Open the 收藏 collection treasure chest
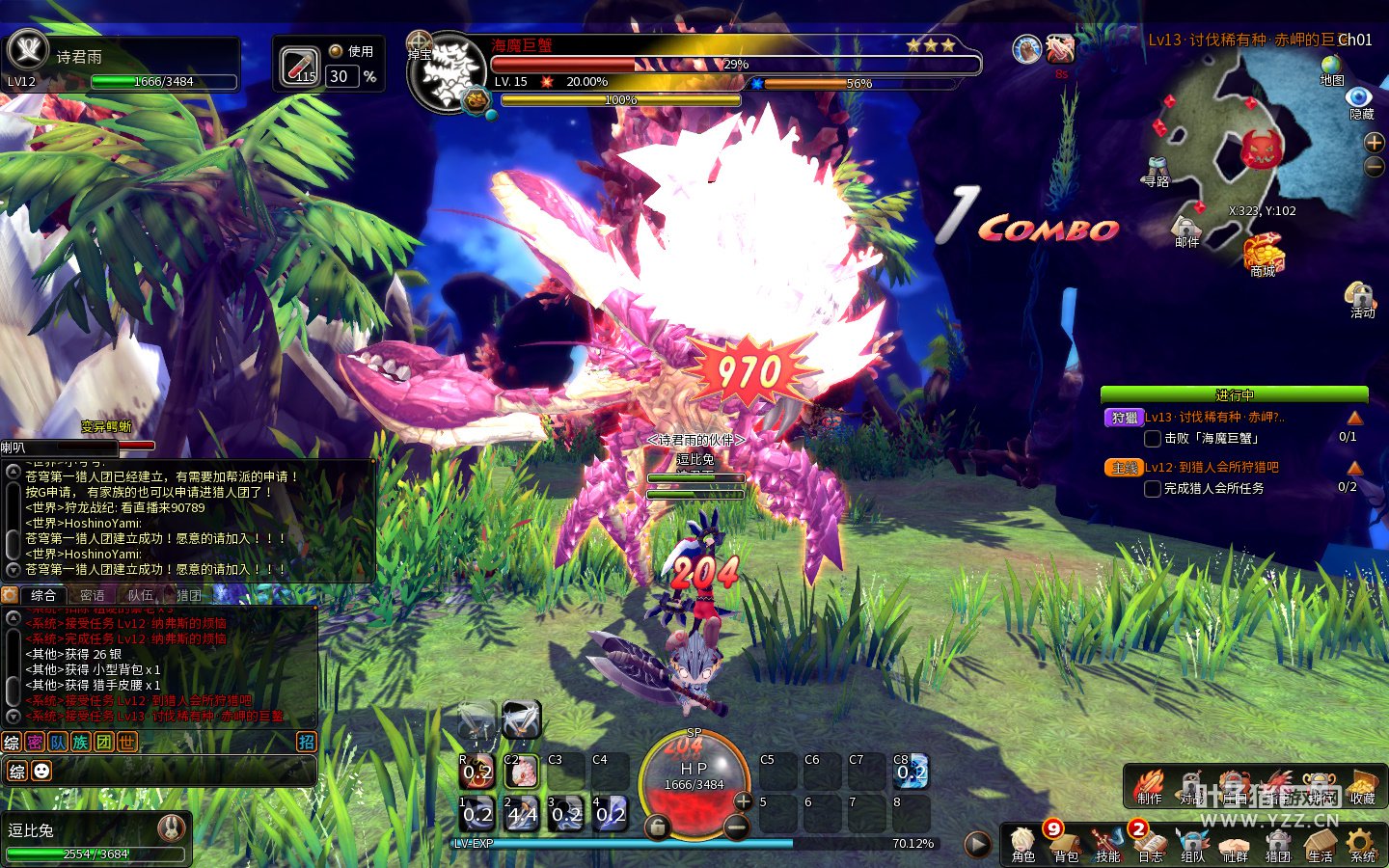Viewport: 1389px width, 868px height. (1362, 787)
